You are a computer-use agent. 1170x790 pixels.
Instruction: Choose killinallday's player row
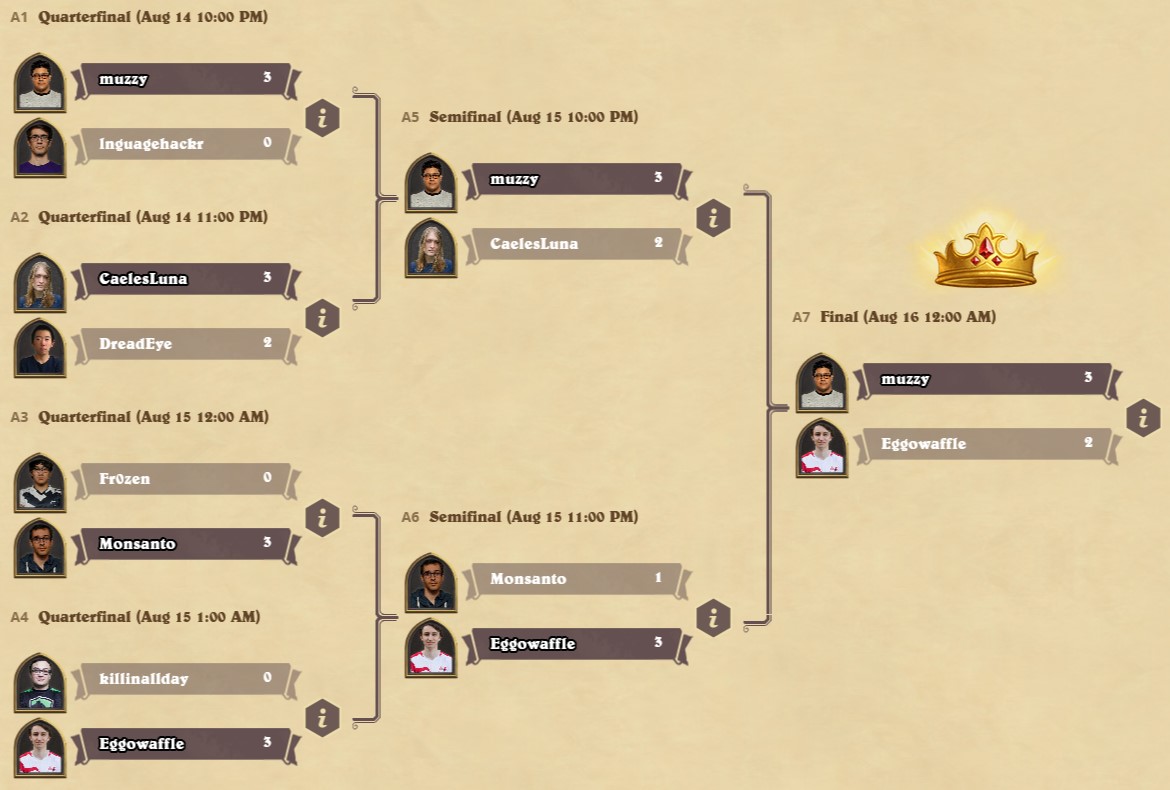tap(185, 679)
